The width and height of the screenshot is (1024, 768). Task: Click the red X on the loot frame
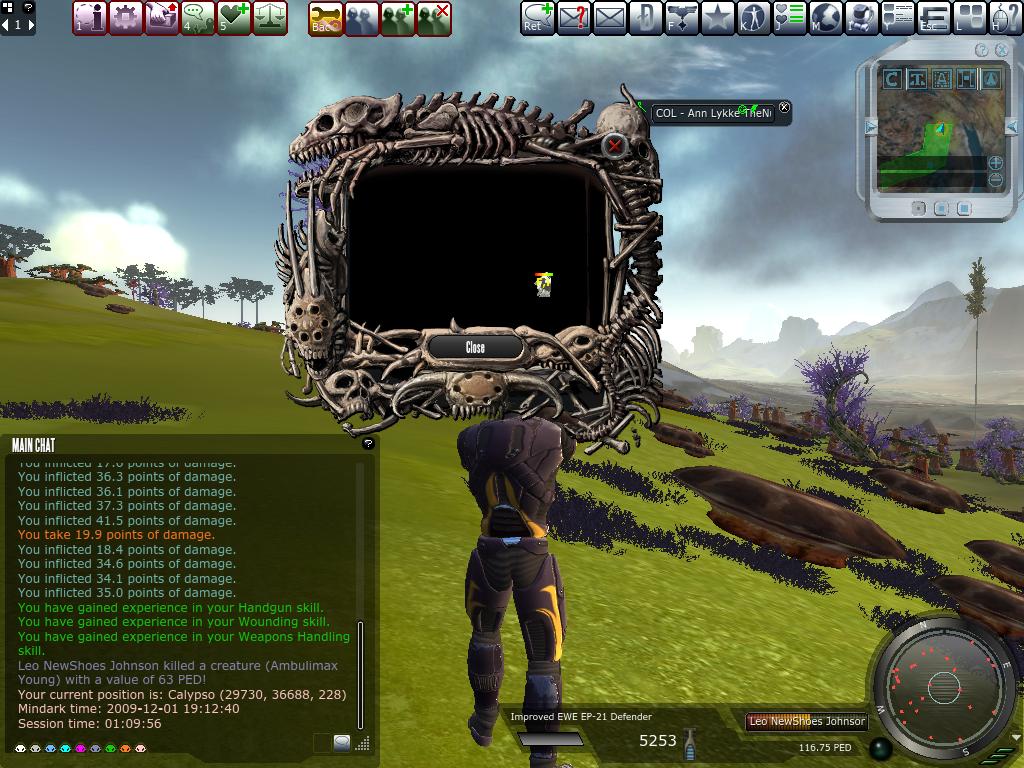coord(614,146)
